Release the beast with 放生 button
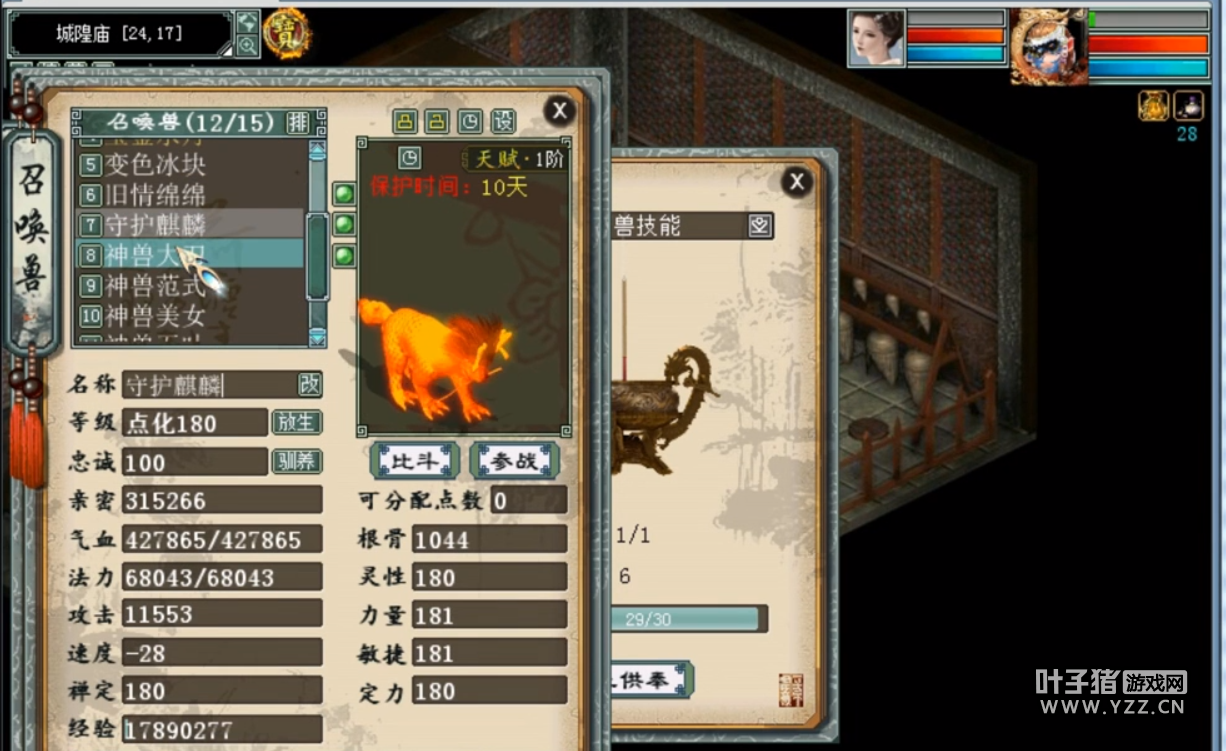Image resolution: width=1226 pixels, height=751 pixels. point(296,422)
